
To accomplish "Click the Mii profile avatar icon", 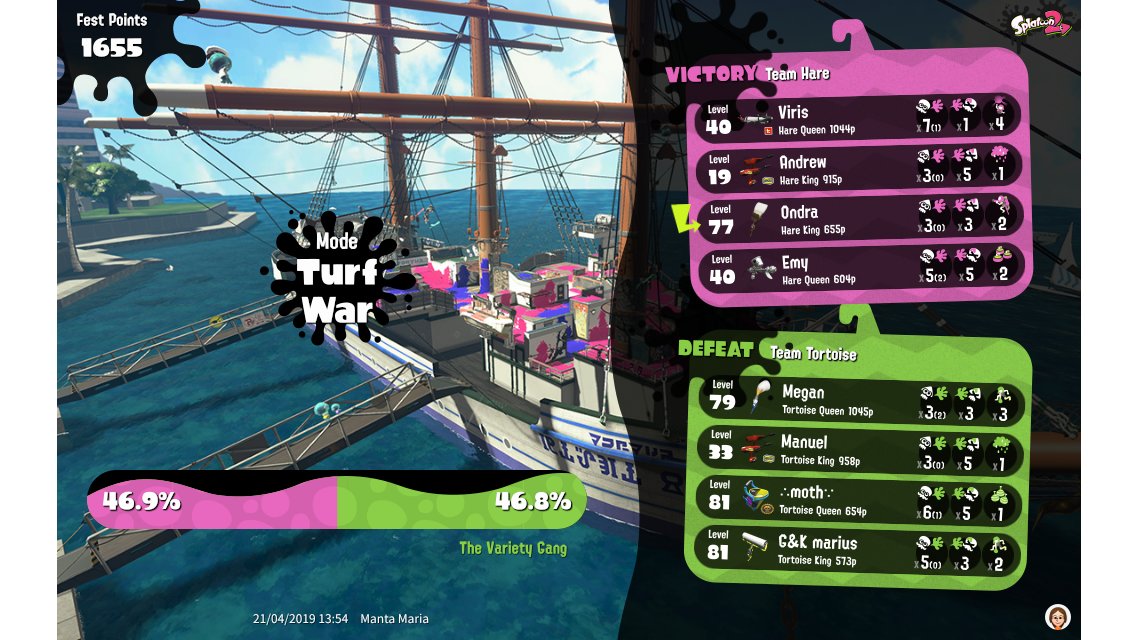I will tap(1057, 616).
